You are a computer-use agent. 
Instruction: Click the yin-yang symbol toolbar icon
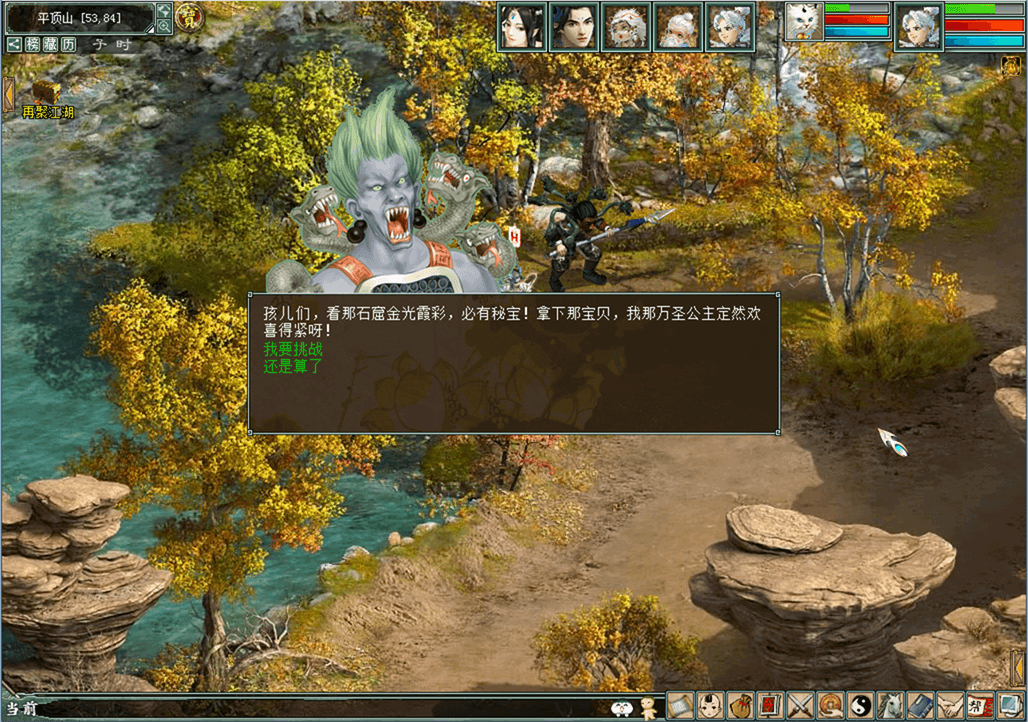(861, 706)
